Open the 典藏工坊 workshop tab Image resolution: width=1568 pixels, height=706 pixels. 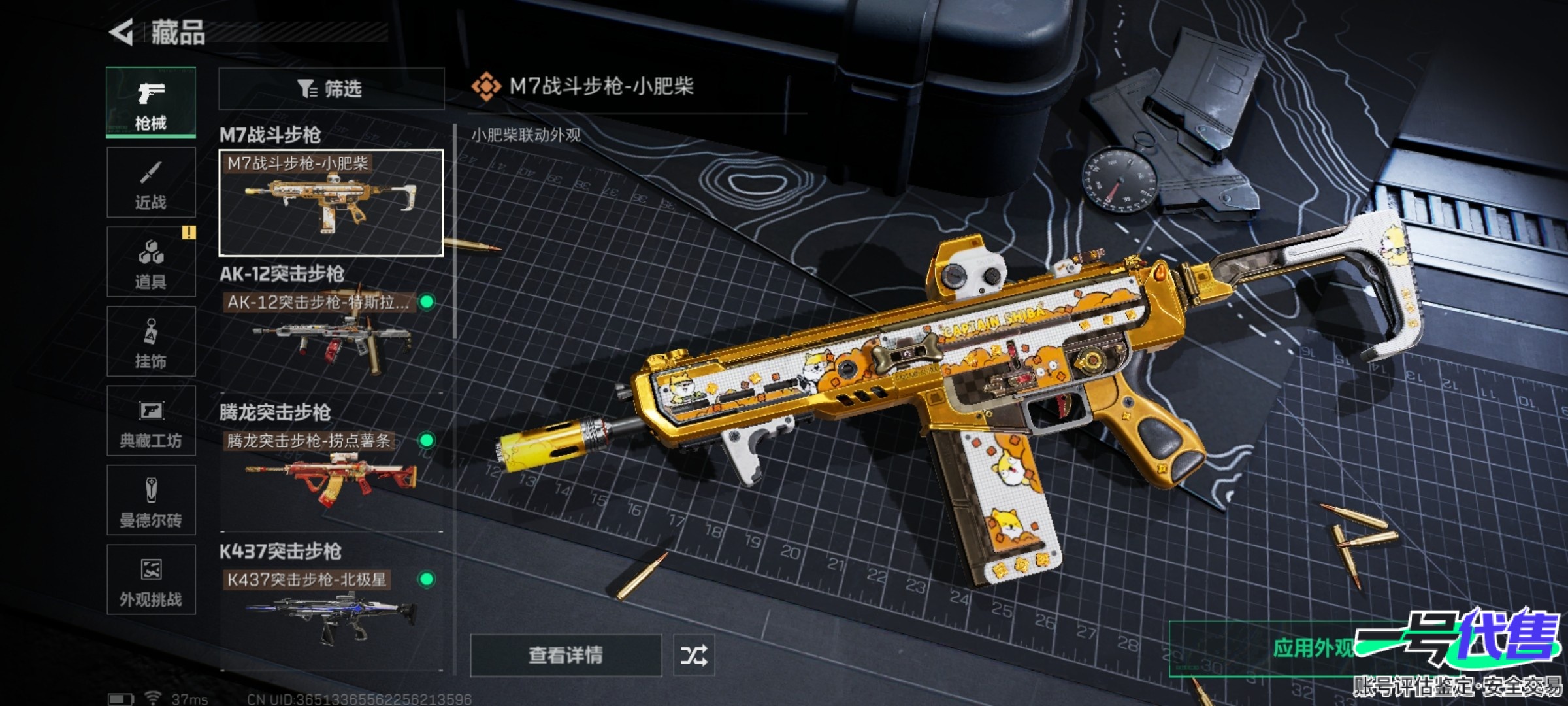tap(151, 421)
